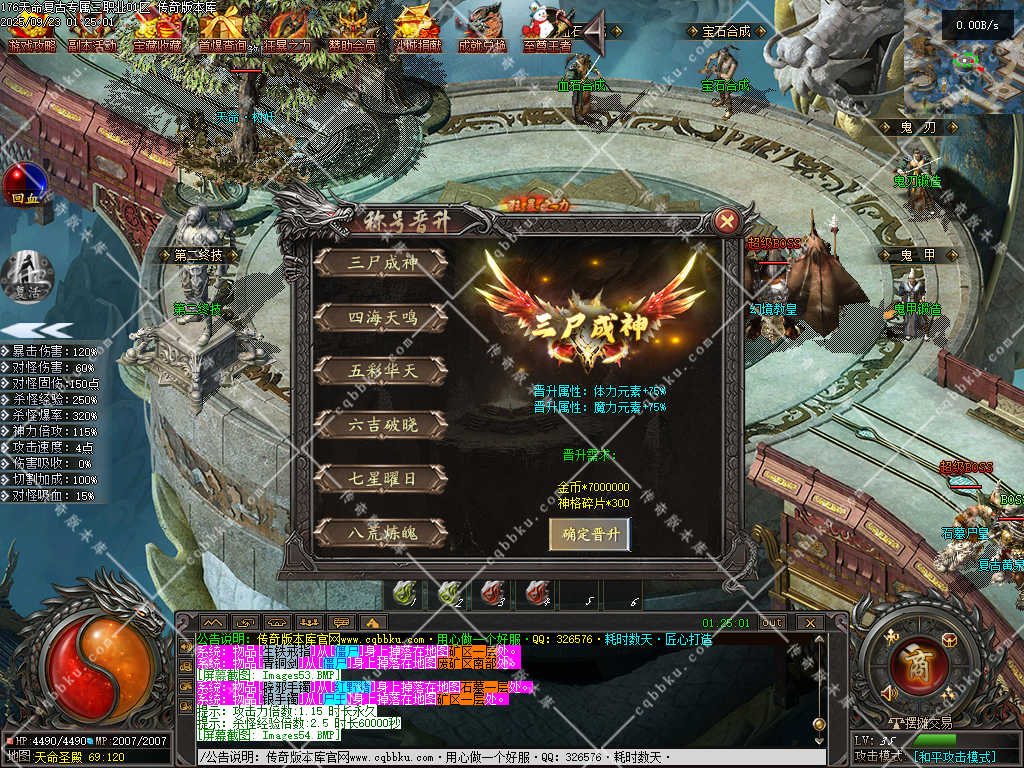Choose the 四海天鸣 title
1024x768 pixels.
(381, 317)
